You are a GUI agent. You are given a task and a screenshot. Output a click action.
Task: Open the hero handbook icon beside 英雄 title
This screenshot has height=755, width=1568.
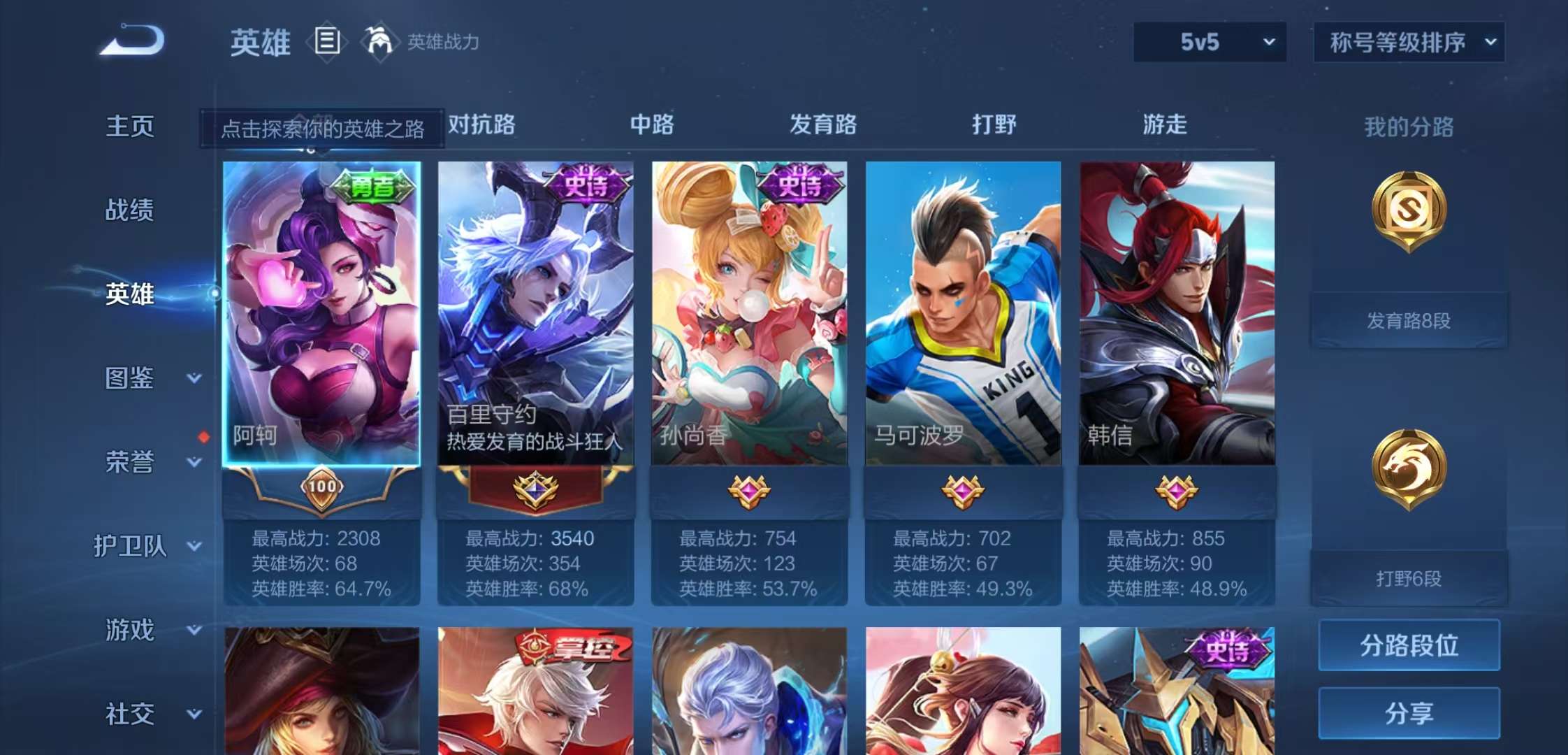pos(327,42)
